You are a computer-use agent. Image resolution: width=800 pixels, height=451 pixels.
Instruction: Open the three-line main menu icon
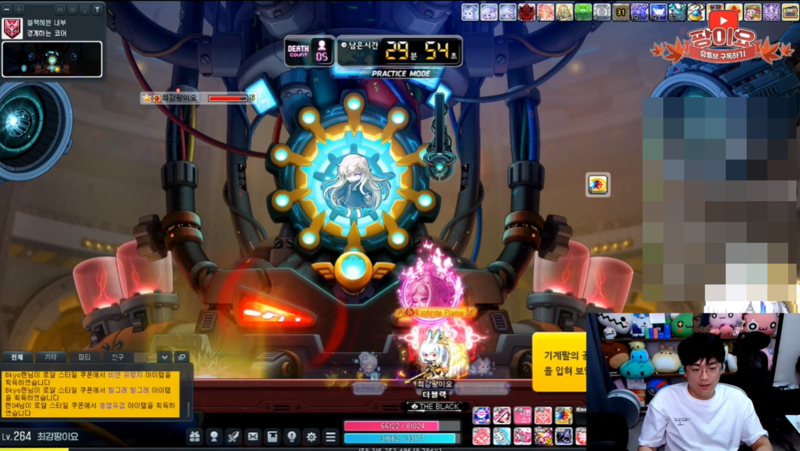coord(330,437)
